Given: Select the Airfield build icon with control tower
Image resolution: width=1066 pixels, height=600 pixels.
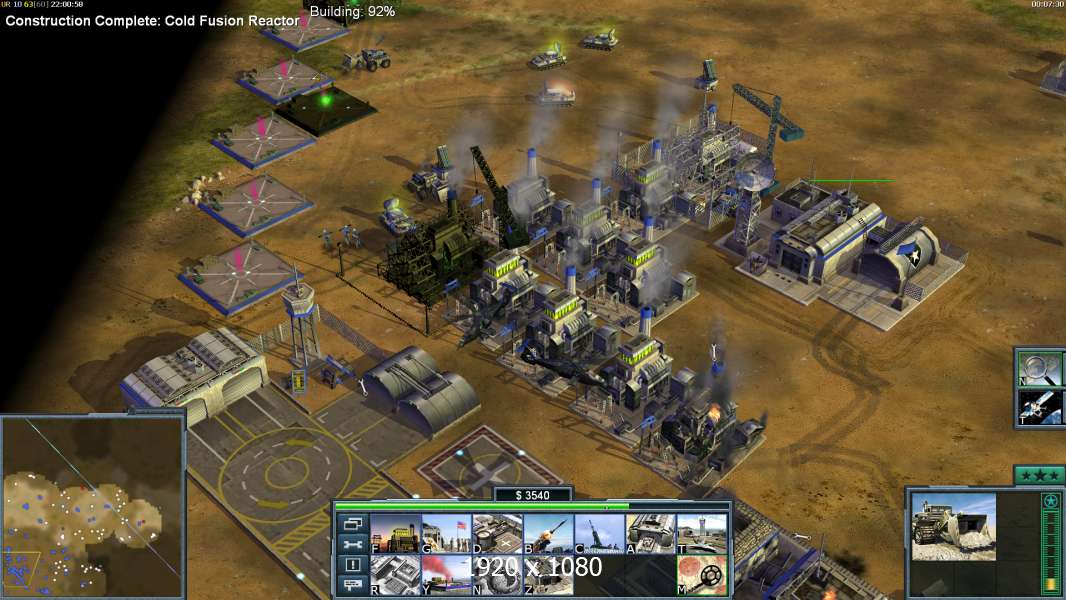Looking at the screenshot, I should click(701, 534).
